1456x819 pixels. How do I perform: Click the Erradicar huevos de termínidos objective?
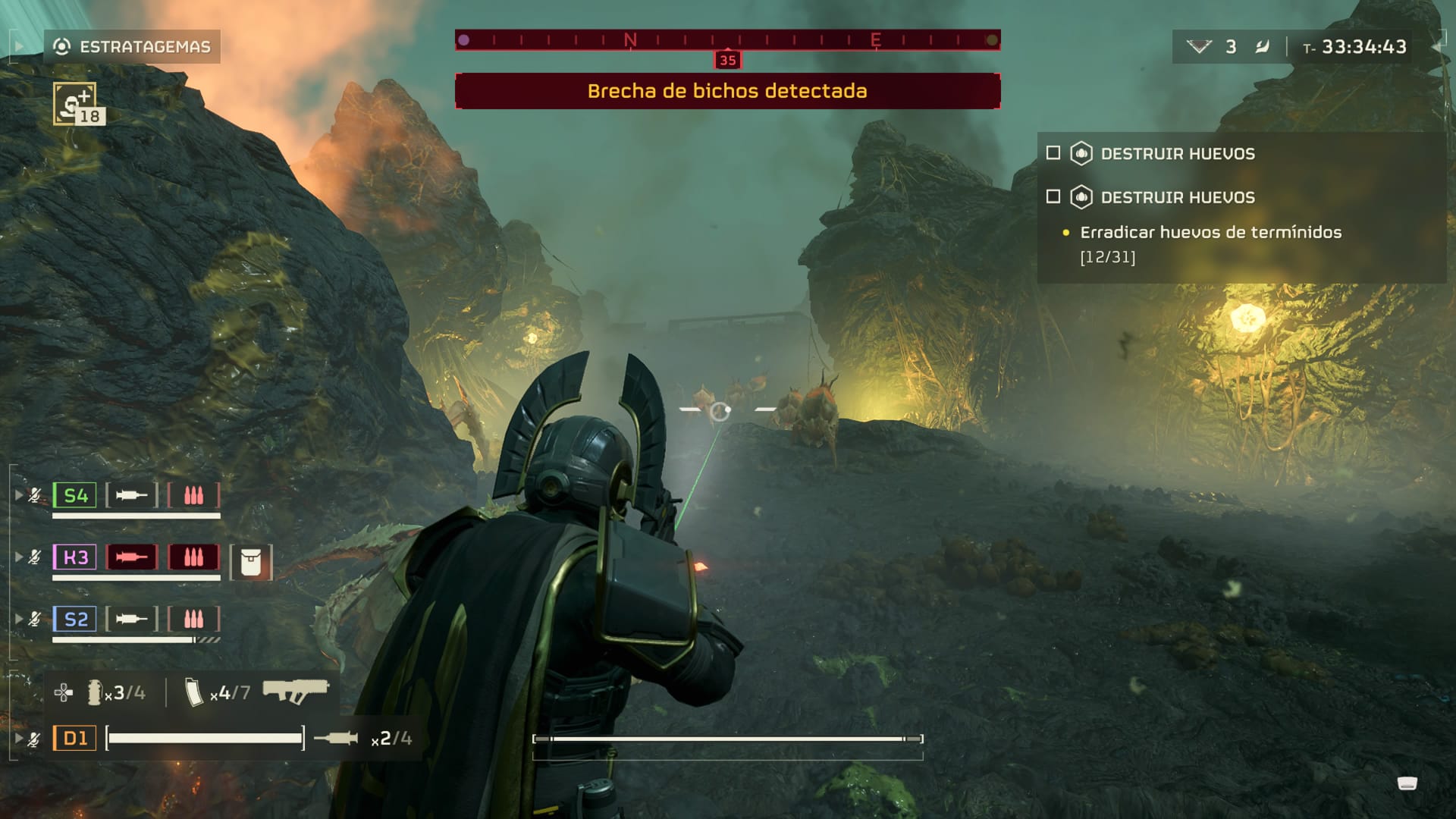coord(1210,233)
